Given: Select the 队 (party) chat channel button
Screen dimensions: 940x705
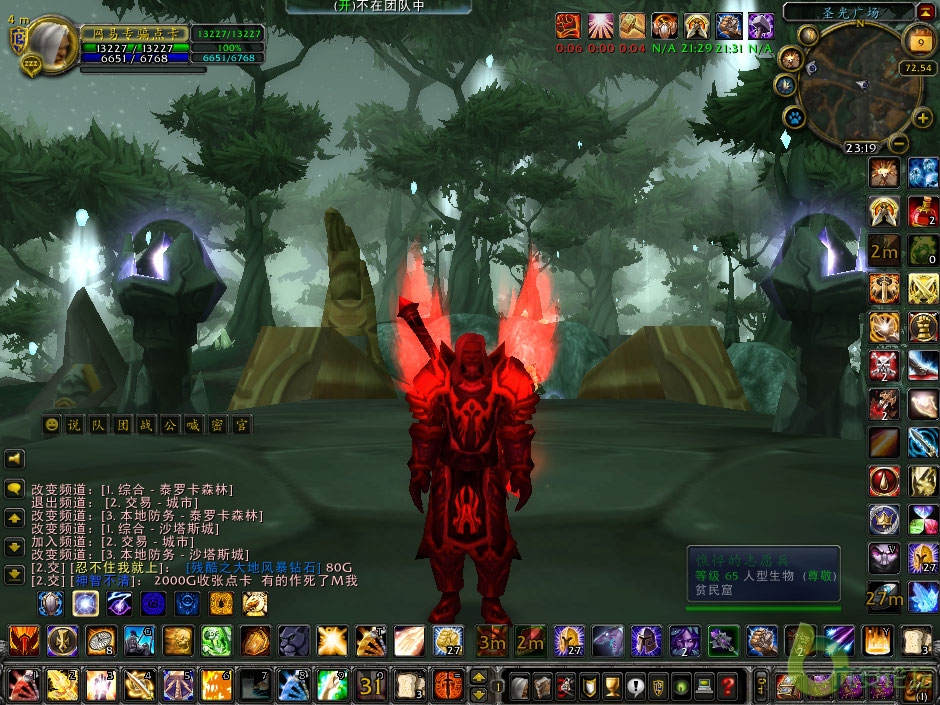Looking at the screenshot, I should (x=98, y=425).
